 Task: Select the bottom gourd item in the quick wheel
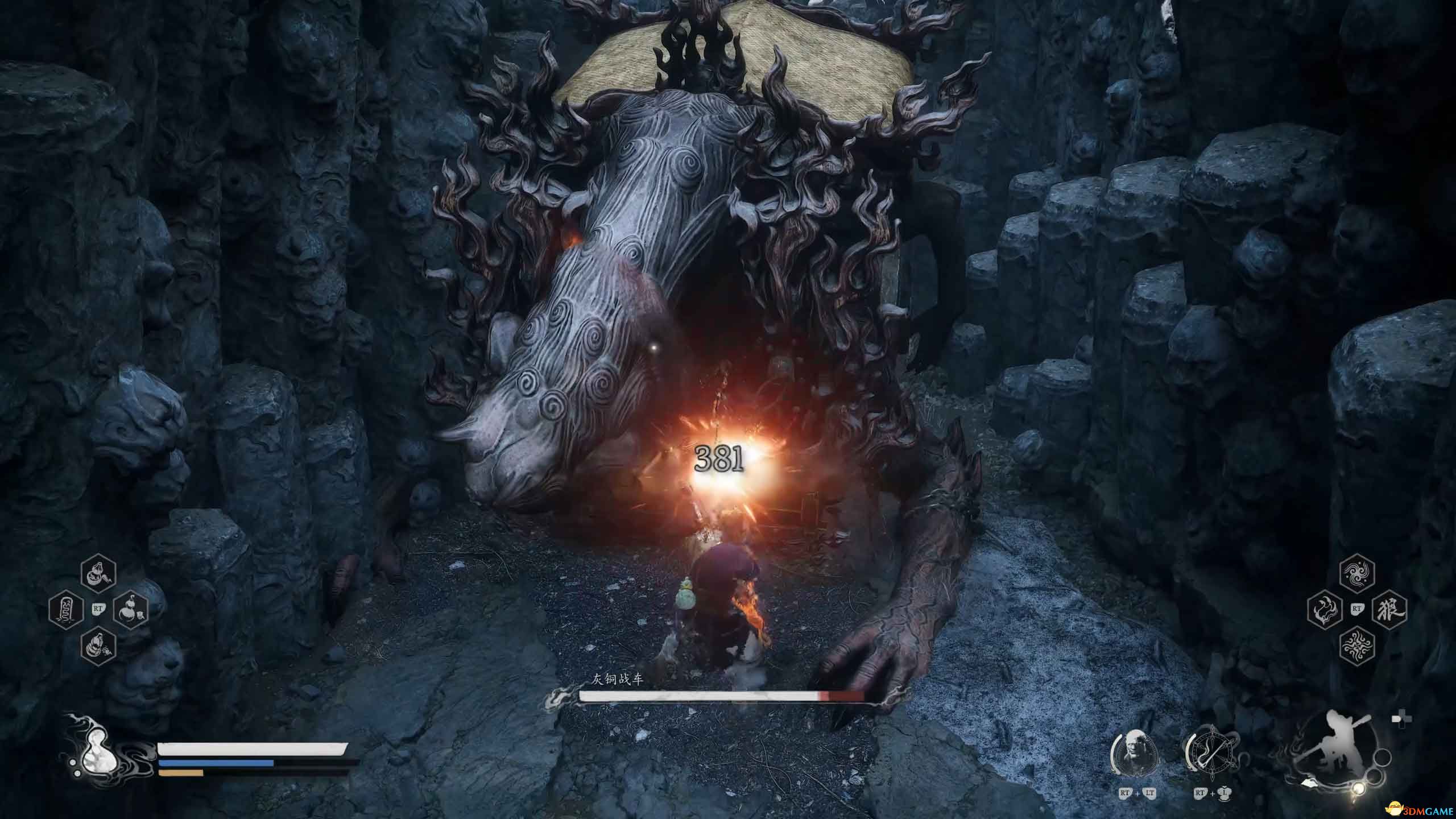pos(98,646)
